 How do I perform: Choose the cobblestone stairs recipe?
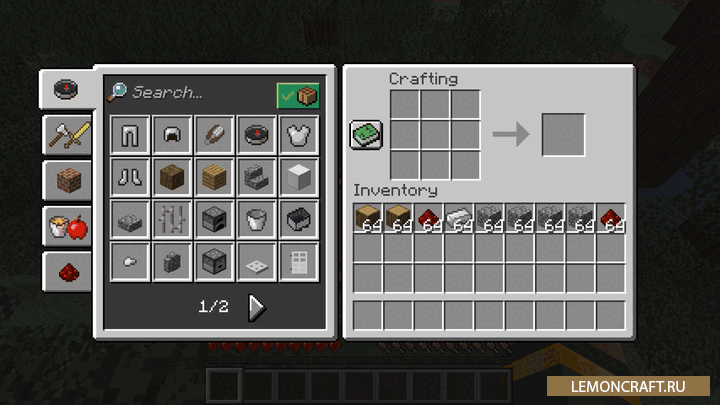tap(256, 177)
